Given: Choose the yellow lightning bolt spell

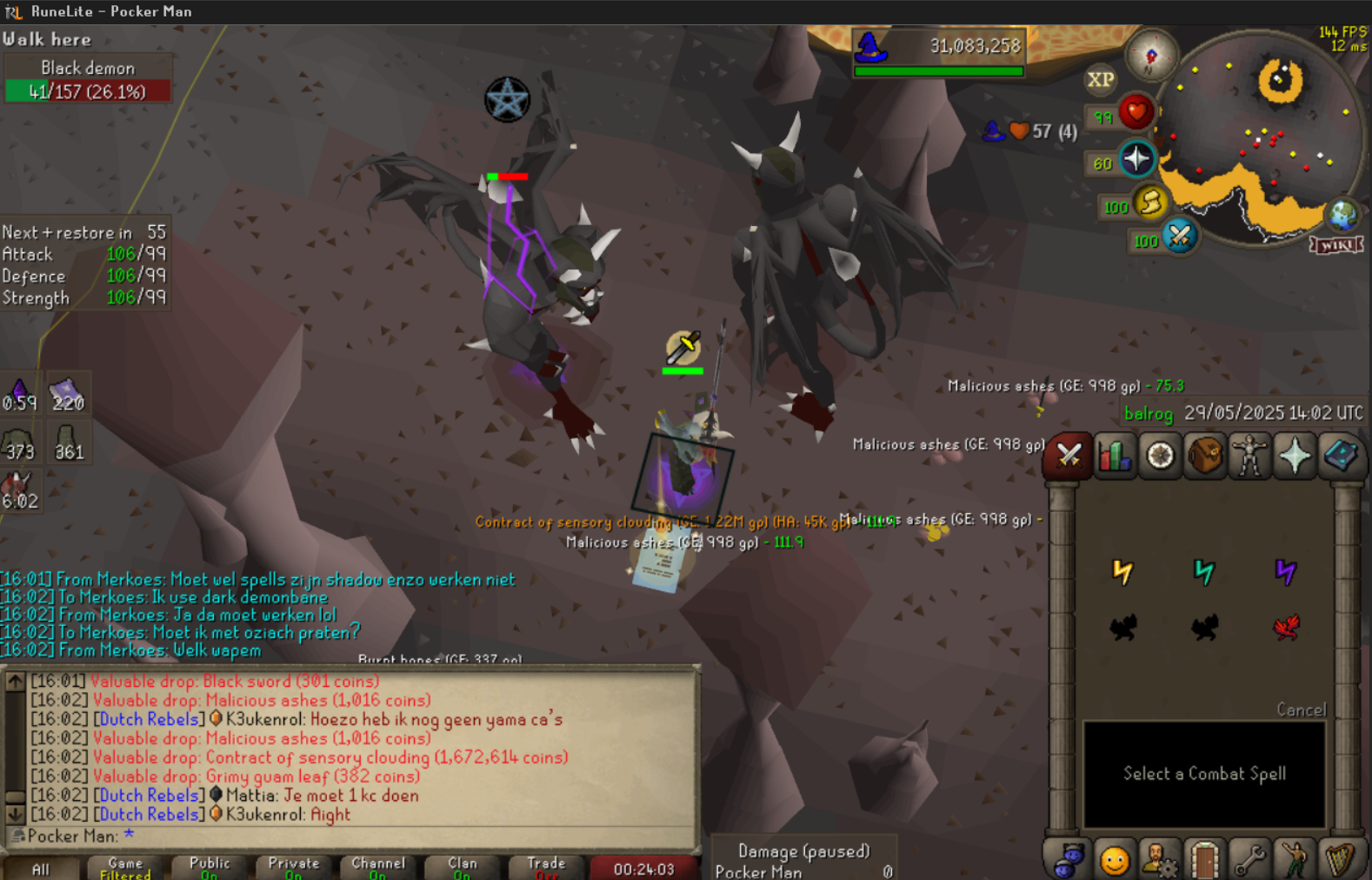Looking at the screenshot, I should pyautogui.click(x=1123, y=571).
